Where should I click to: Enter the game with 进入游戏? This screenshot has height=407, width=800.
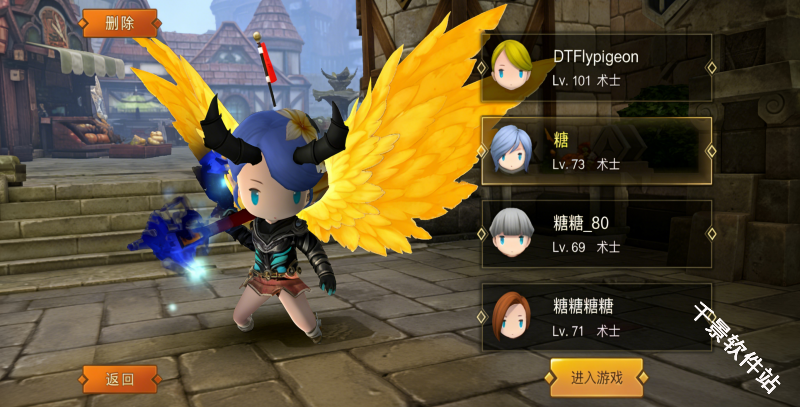coord(596,377)
